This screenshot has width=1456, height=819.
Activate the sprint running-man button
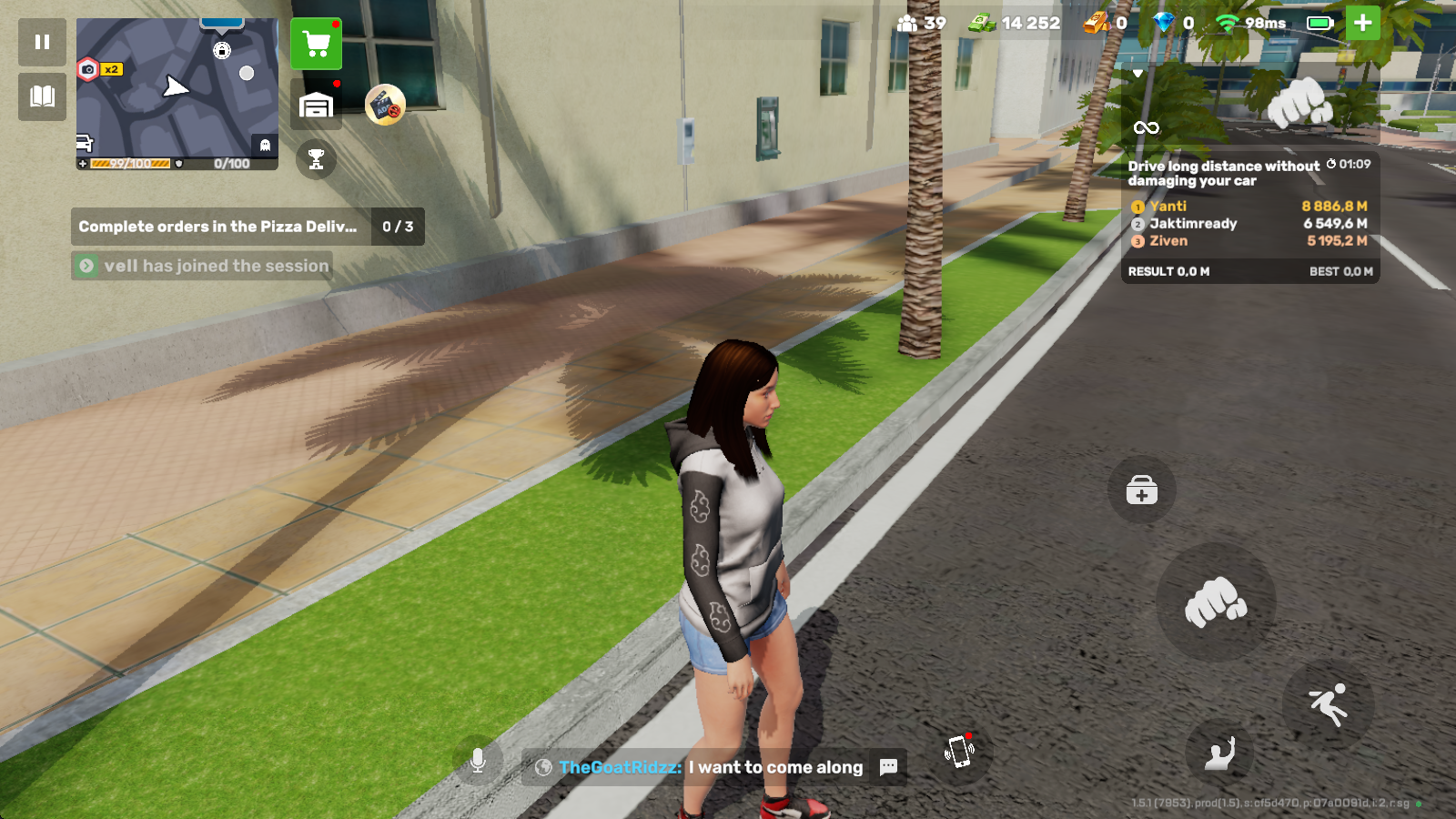coord(1328,703)
